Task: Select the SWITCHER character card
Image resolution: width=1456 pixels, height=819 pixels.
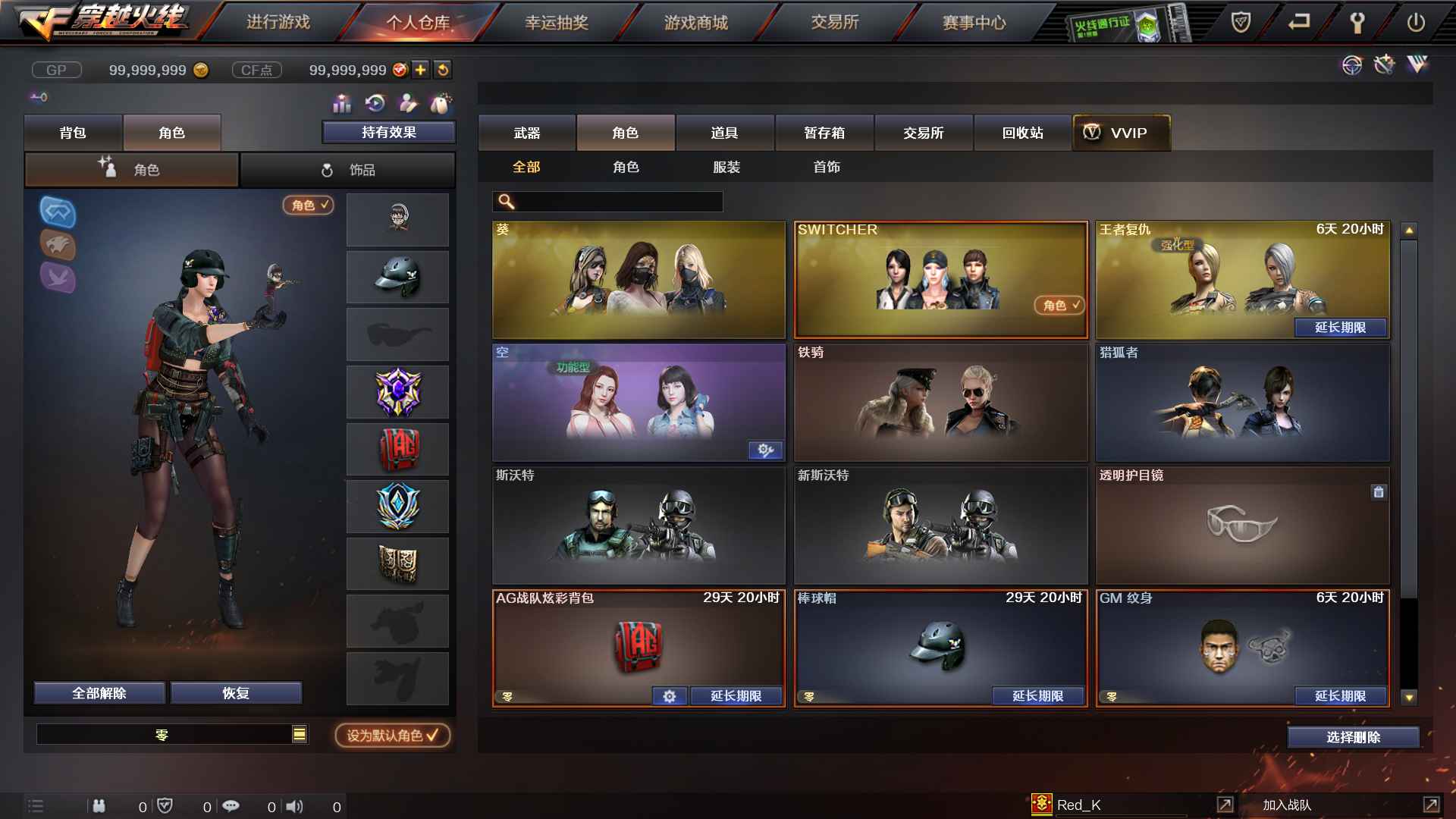Action: [940, 279]
